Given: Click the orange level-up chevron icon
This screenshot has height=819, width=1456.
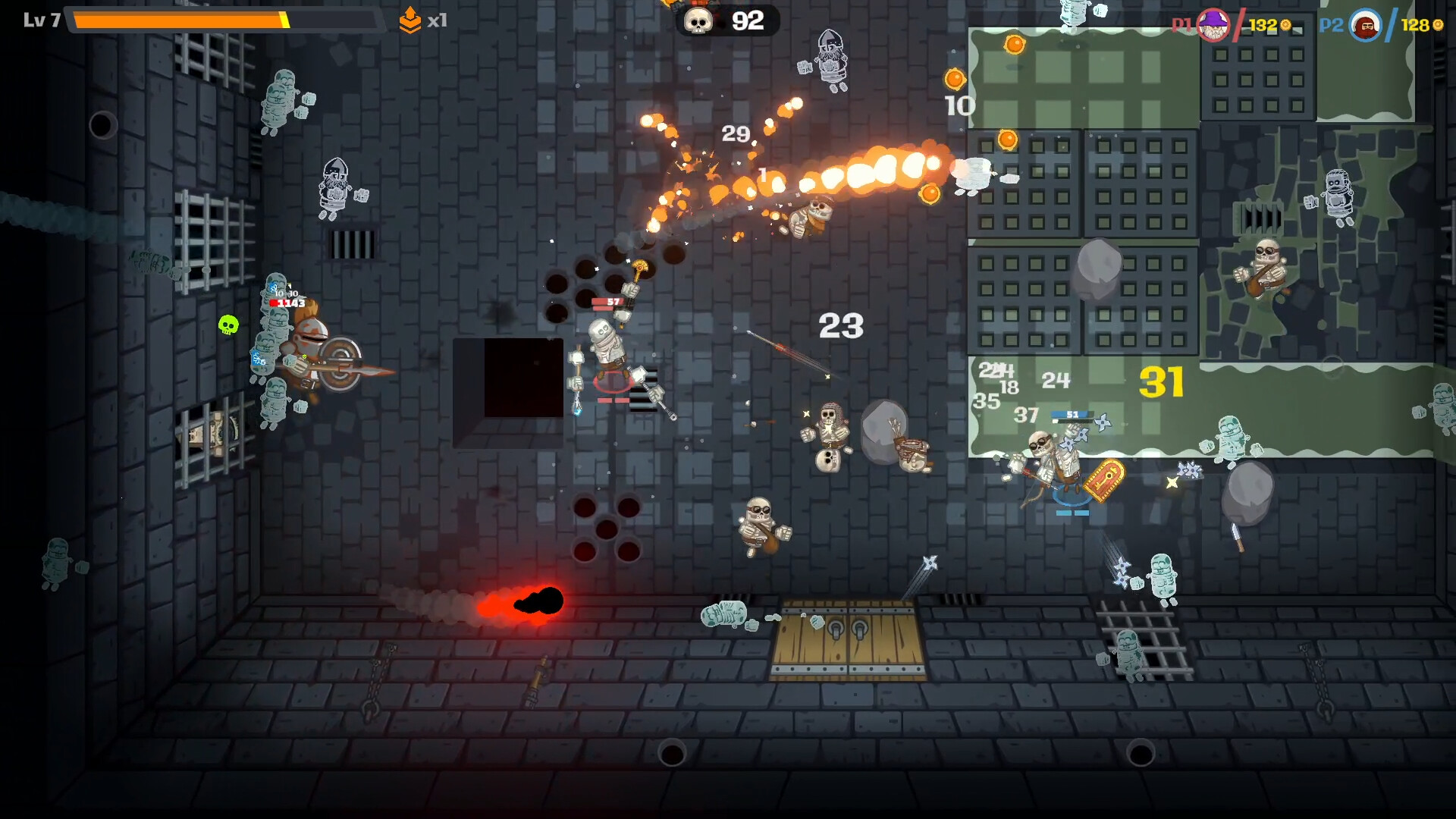Looking at the screenshot, I should click(409, 20).
